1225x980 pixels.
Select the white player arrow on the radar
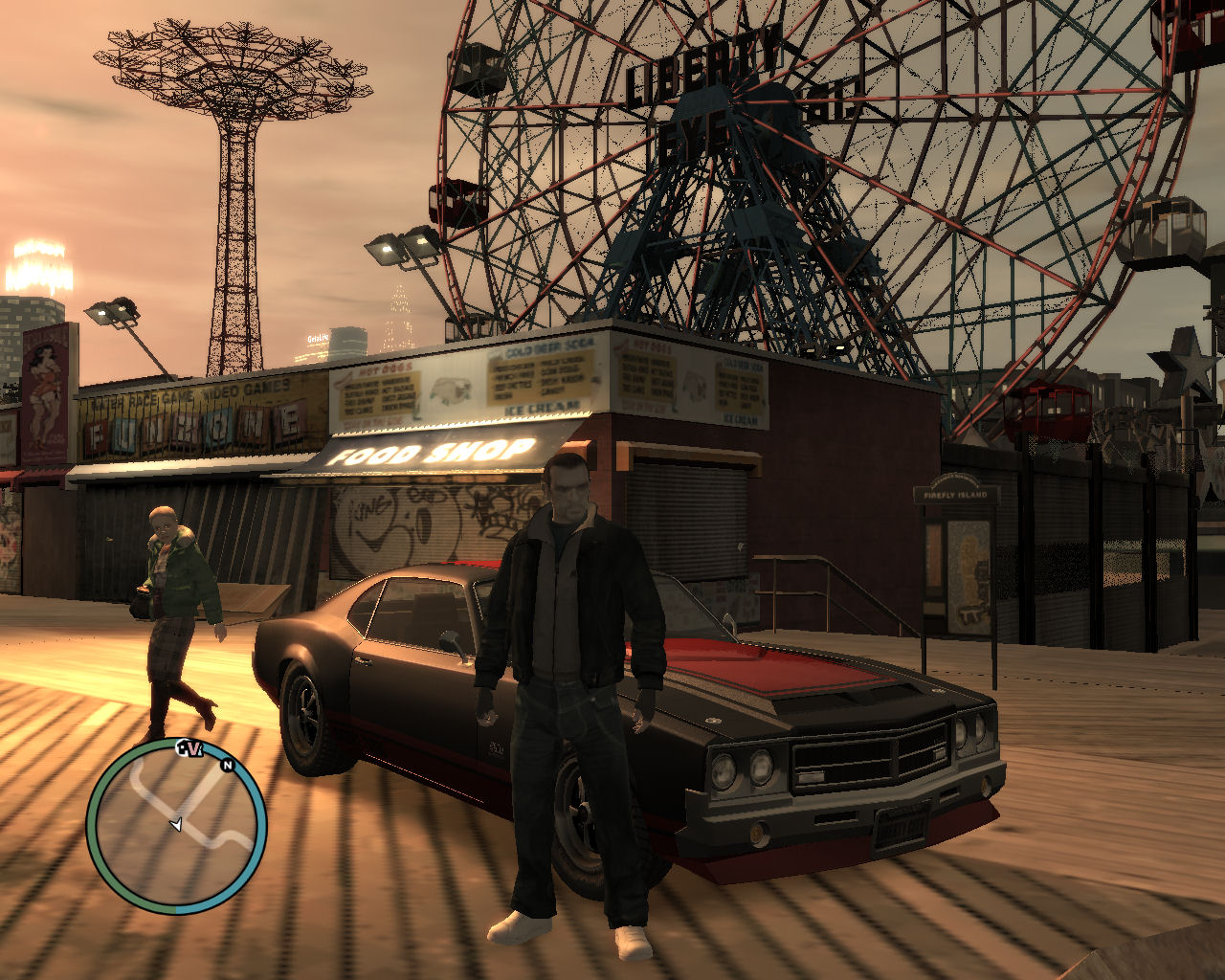(175, 824)
